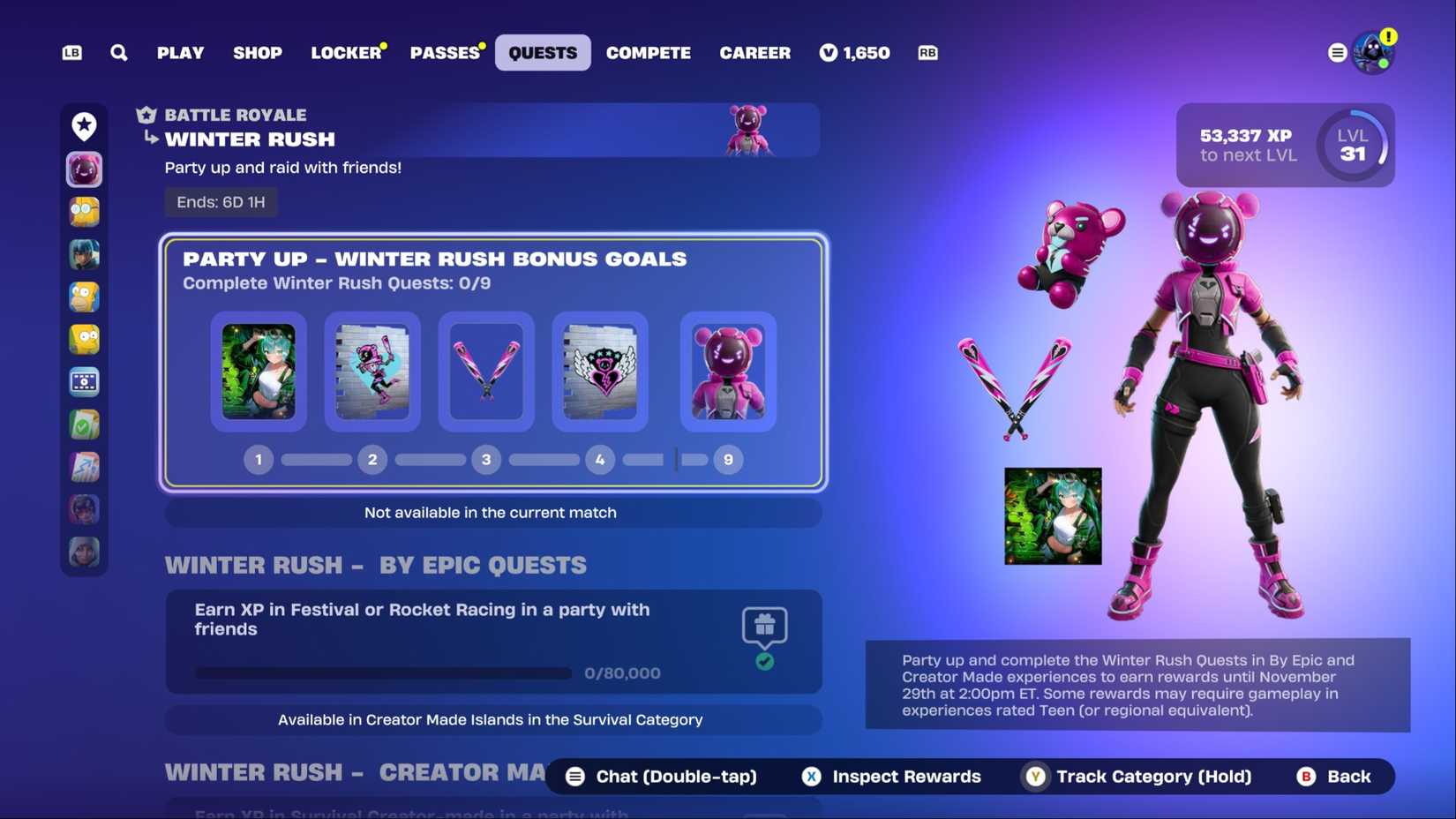Select the Homer Simpson quest category icon

tap(84, 297)
